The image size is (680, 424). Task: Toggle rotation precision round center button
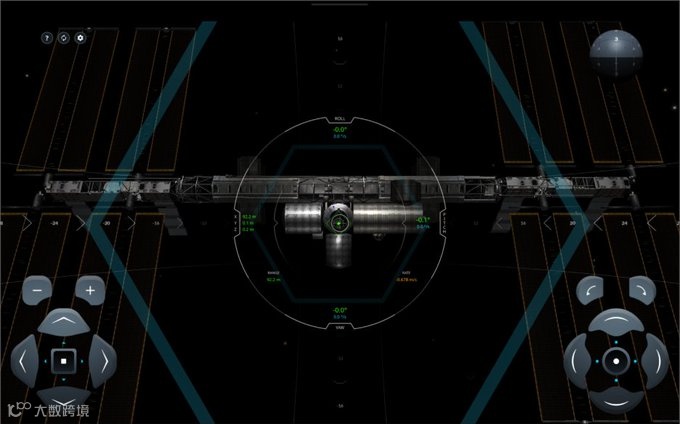tap(617, 360)
